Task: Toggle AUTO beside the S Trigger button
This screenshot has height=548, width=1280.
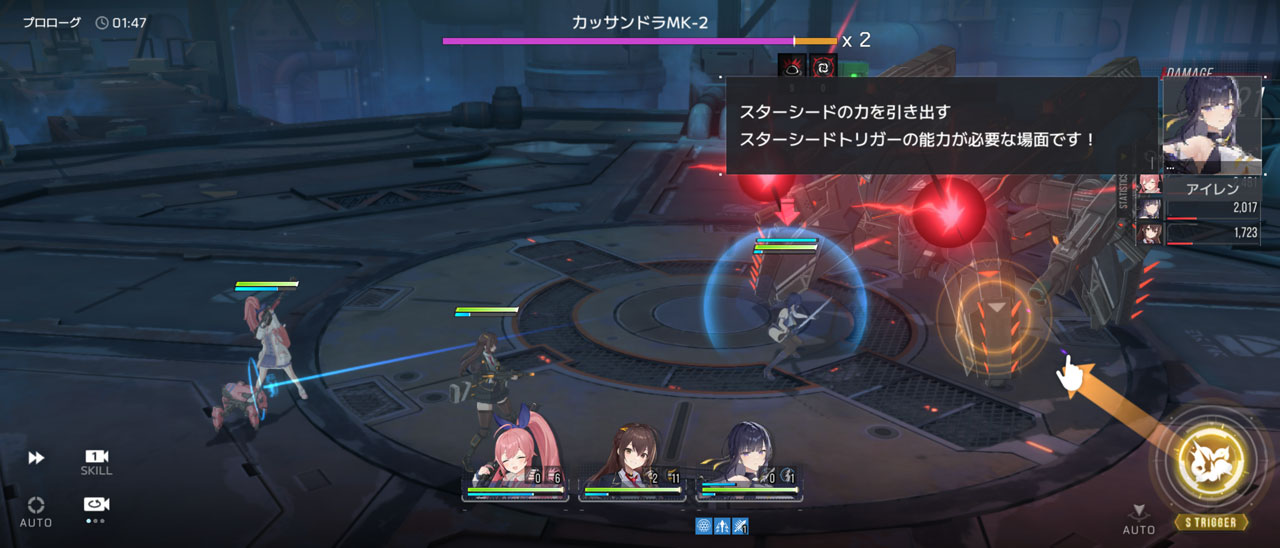Action: click(x=1138, y=519)
